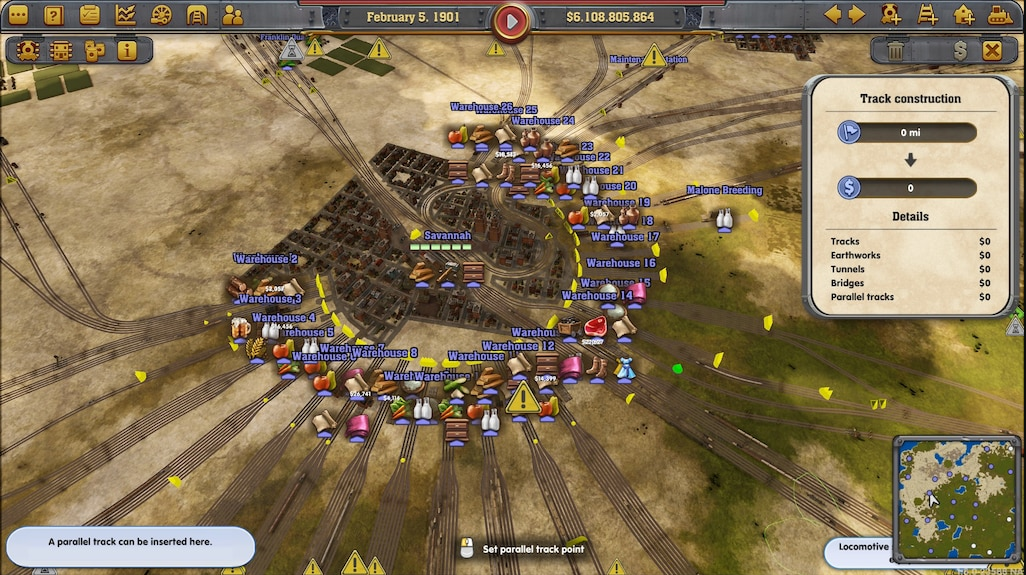Open the help question mark book
The image size is (1026, 575).
[54, 15]
